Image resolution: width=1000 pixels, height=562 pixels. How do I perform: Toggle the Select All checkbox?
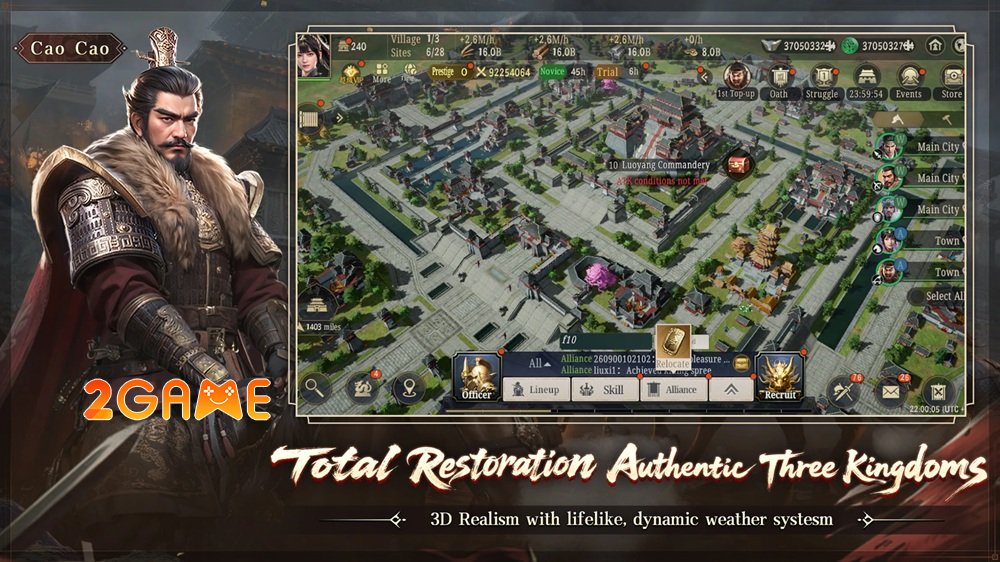[917, 296]
